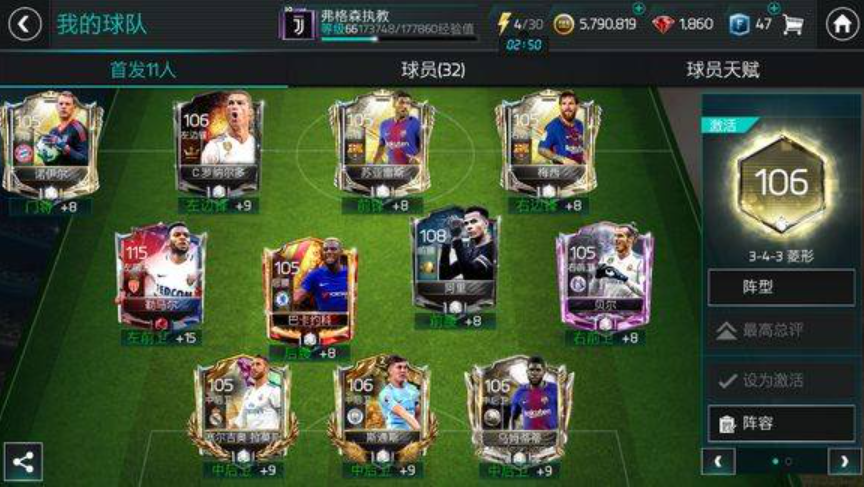
Task: Select the 诺伊尔 goalkeeper card
Action: point(49,143)
